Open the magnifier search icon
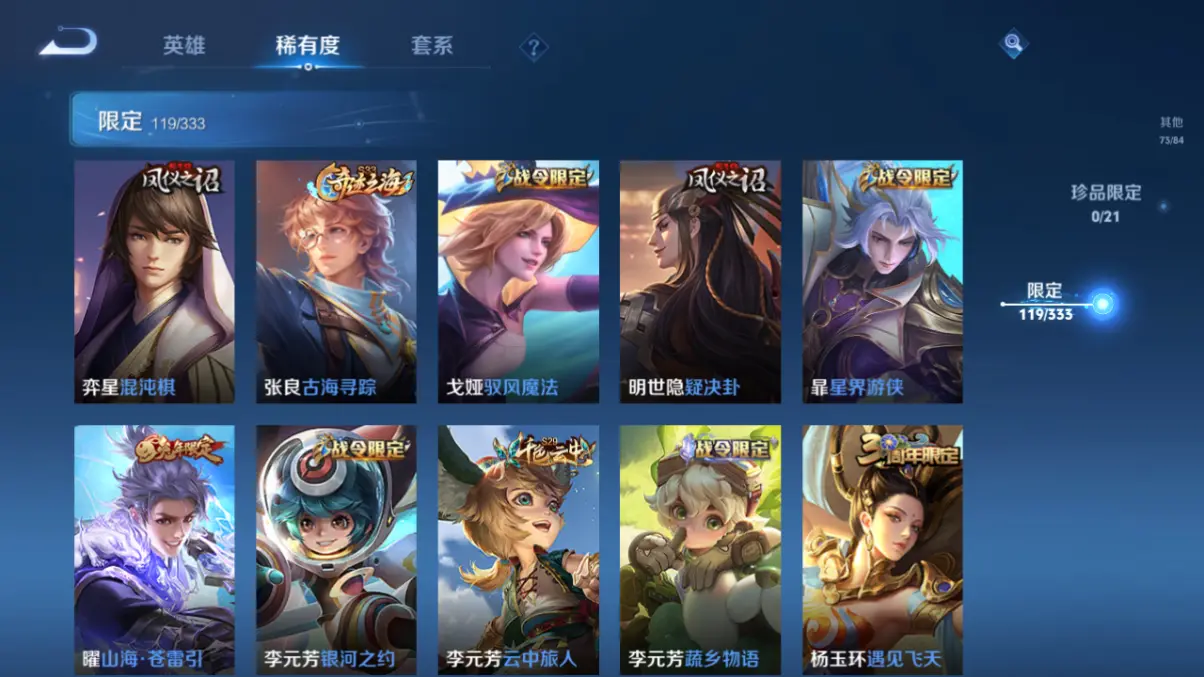Viewport: 1204px width, 677px height. pyautogui.click(x=1013, y=44)
